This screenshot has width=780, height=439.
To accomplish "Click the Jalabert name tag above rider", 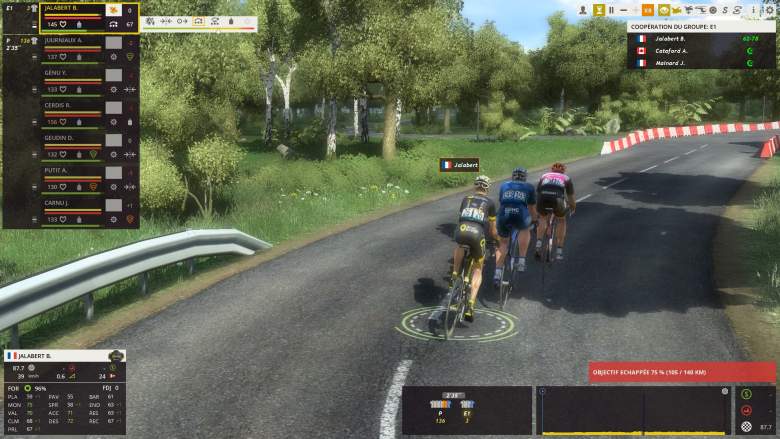I will click(x=460, y=164).
